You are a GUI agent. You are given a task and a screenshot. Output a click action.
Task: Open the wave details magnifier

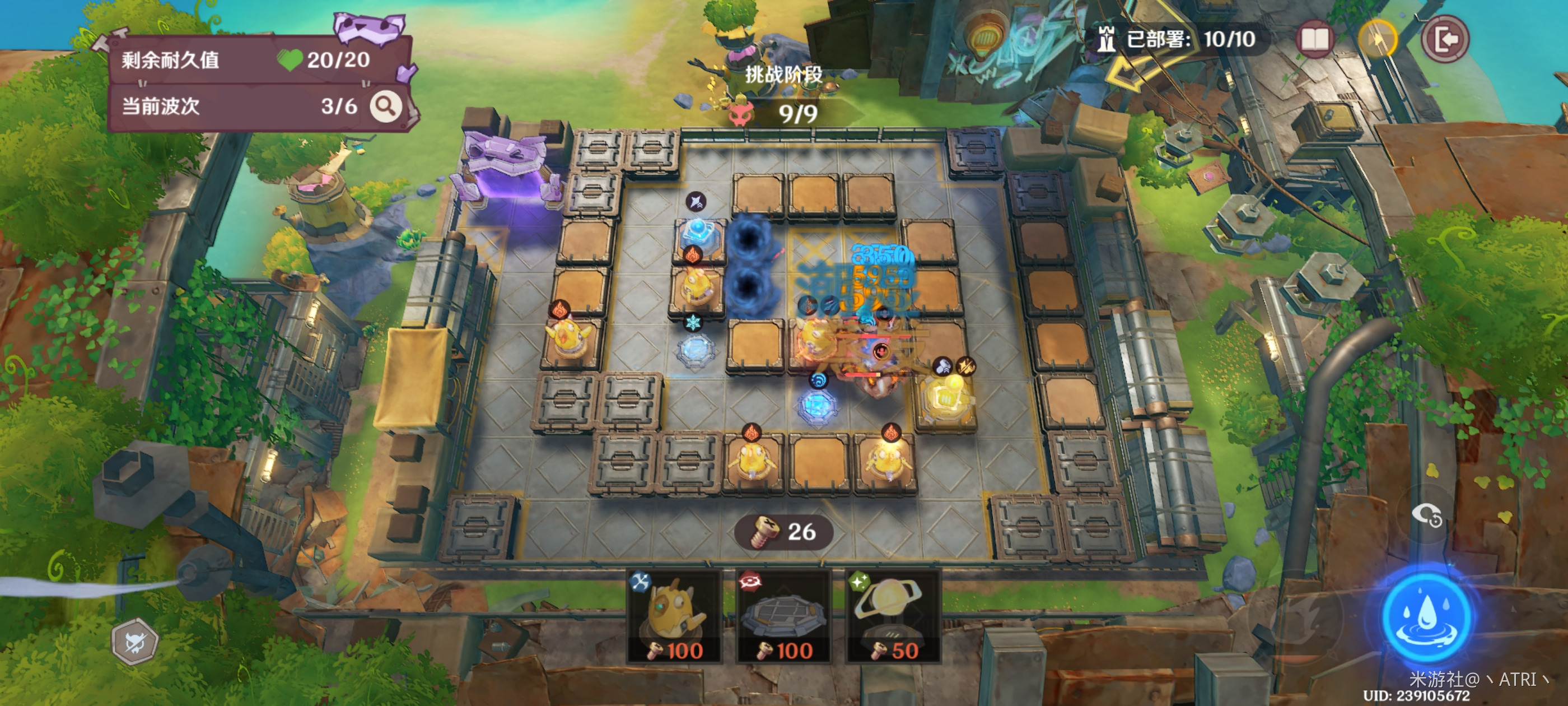386,106
